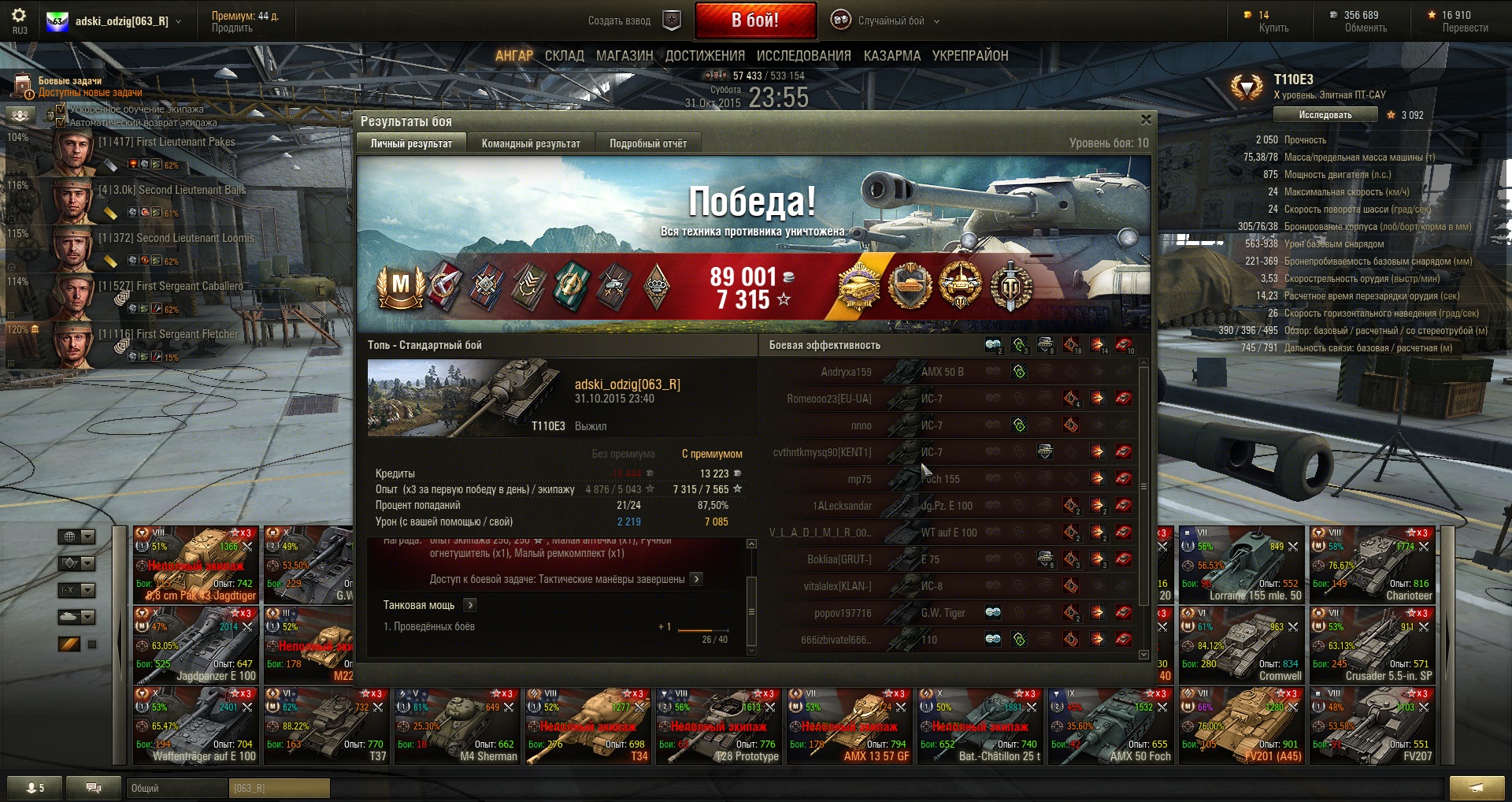
Task: Select the Waffenträger auf E 100 tank
Action: [x=196, y=726]
